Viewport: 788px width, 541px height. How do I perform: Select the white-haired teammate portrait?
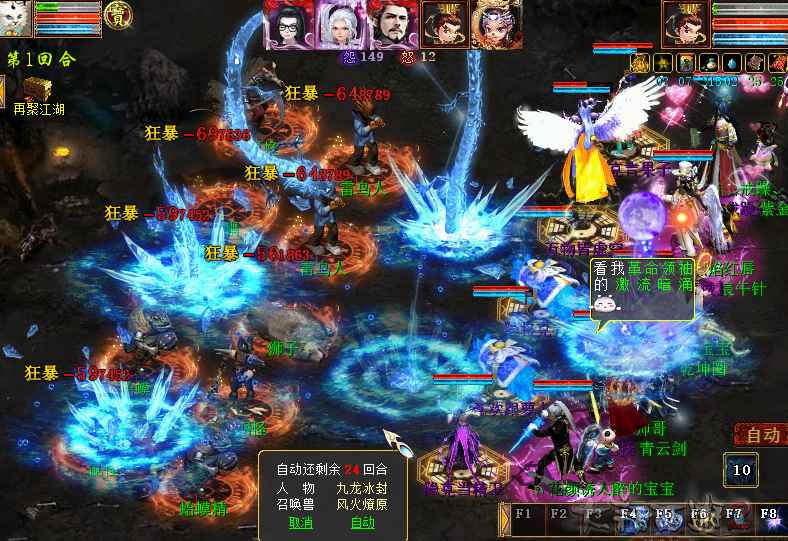[340, 24]
